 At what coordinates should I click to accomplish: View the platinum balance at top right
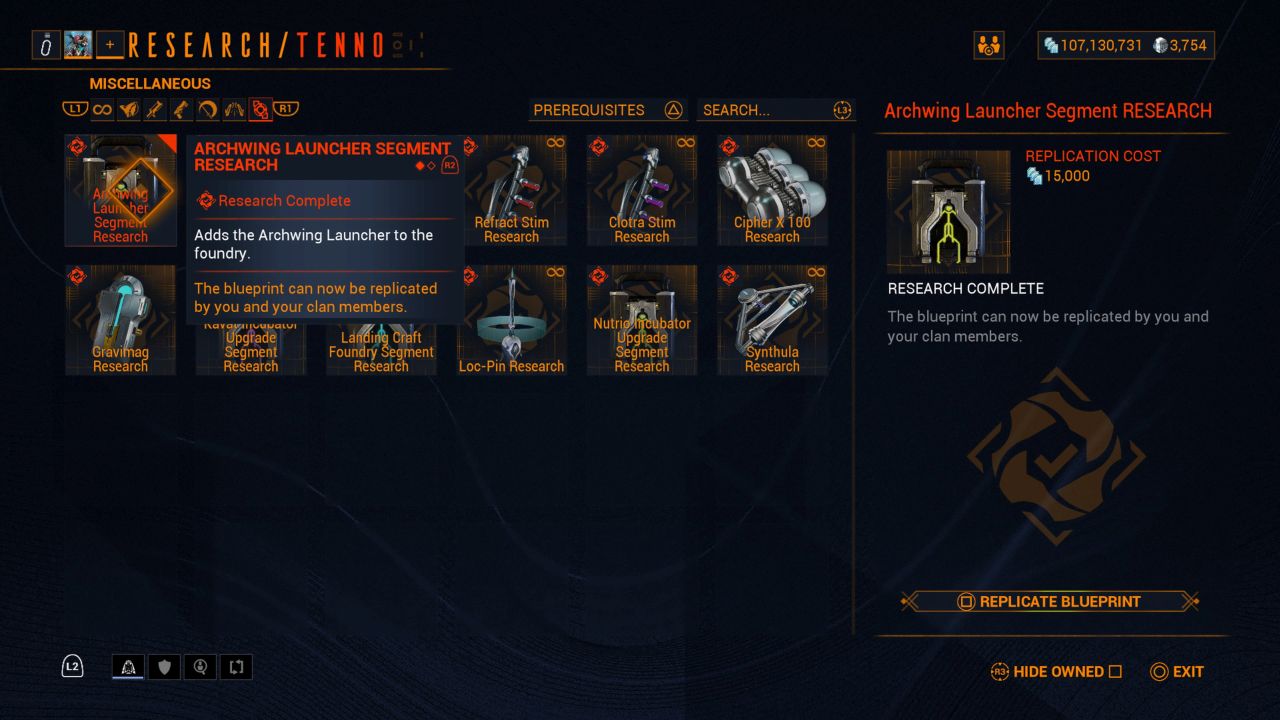[x=1181, y=45]
